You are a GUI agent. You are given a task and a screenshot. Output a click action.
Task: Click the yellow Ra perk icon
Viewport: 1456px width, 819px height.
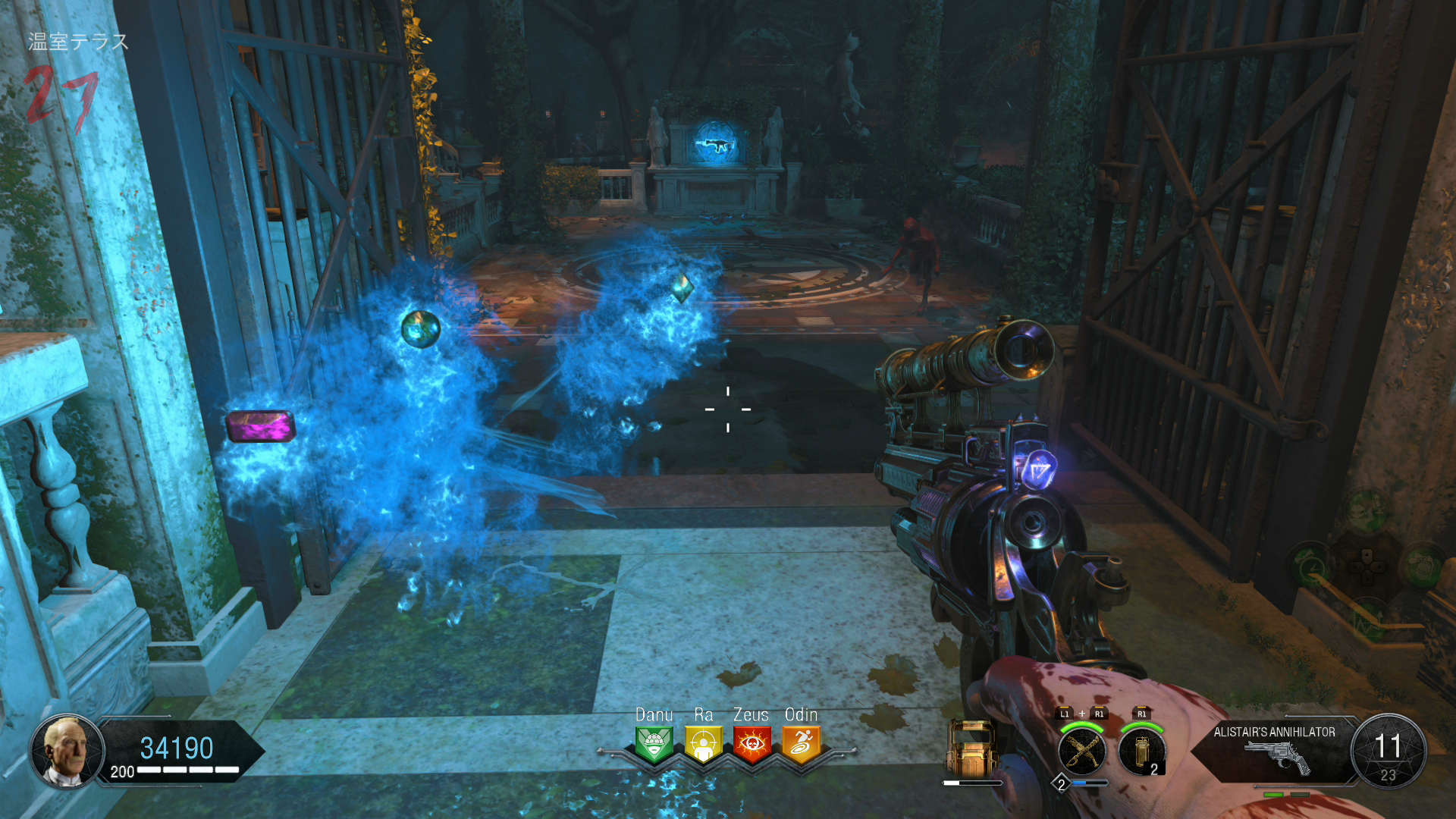click(x=703, y=743)
